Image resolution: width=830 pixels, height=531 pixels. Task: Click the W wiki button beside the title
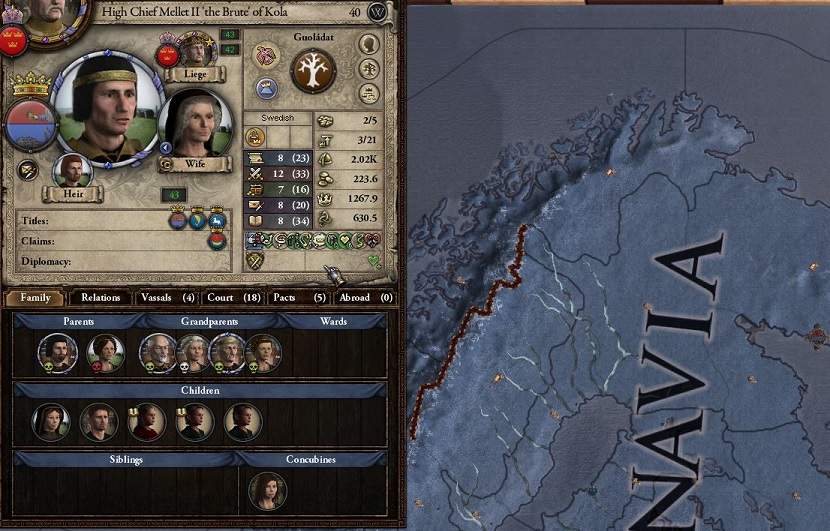[377, 12]
